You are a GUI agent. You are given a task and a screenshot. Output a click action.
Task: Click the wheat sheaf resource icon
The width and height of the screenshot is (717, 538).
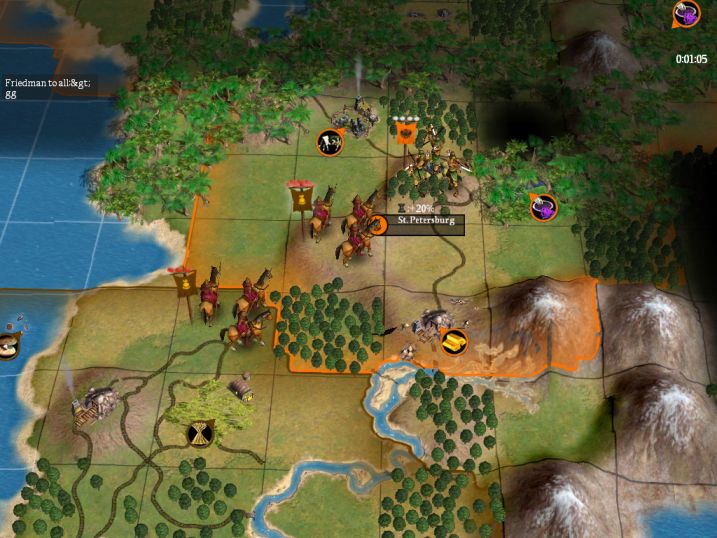tap(200, 434)
